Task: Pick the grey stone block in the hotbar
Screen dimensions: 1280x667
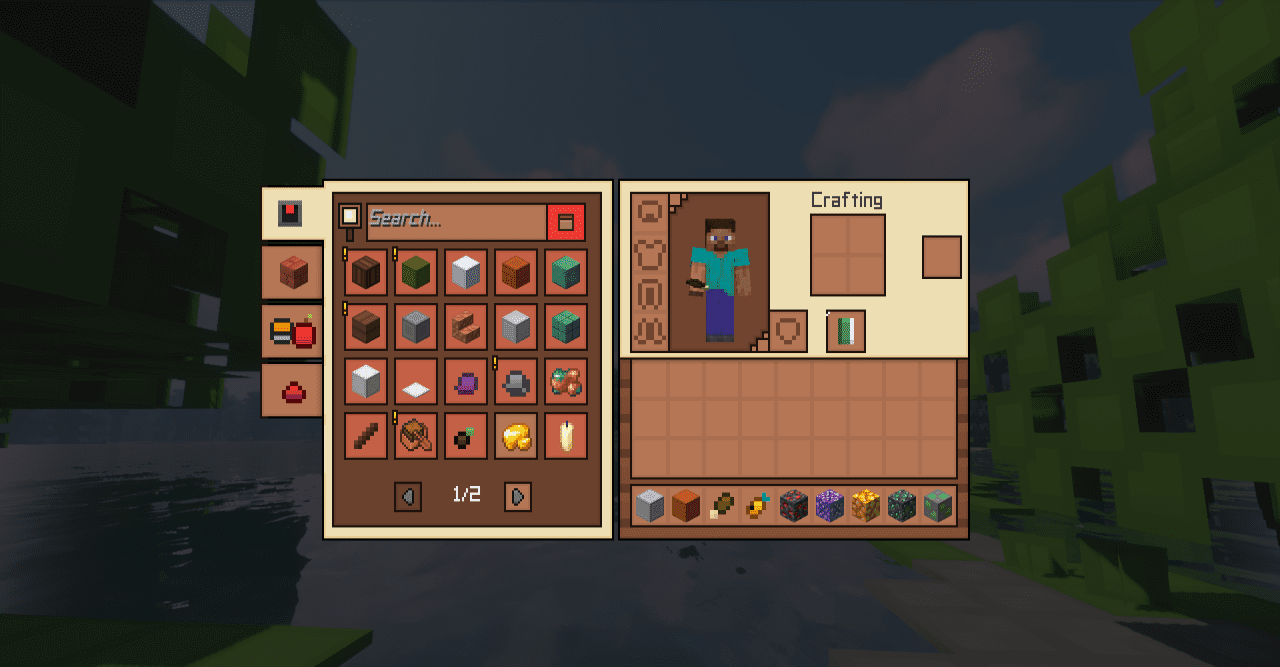Action: tap(650, 506)
